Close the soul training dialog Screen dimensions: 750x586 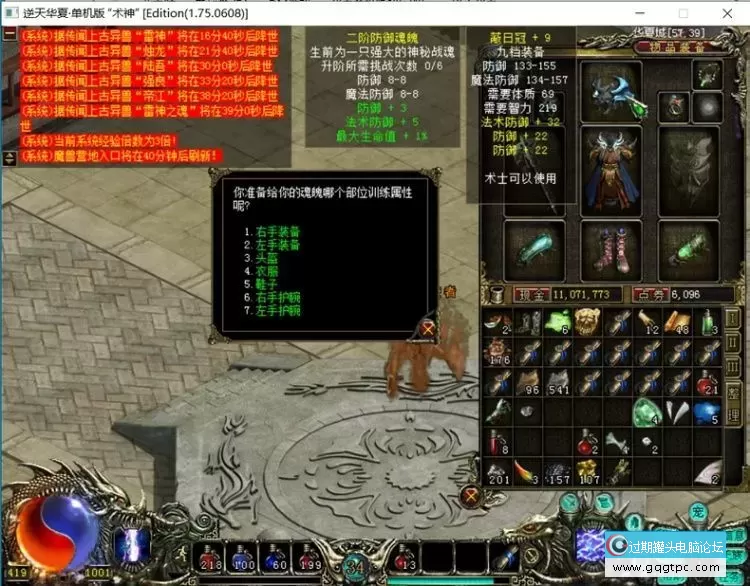pos(428,327)
